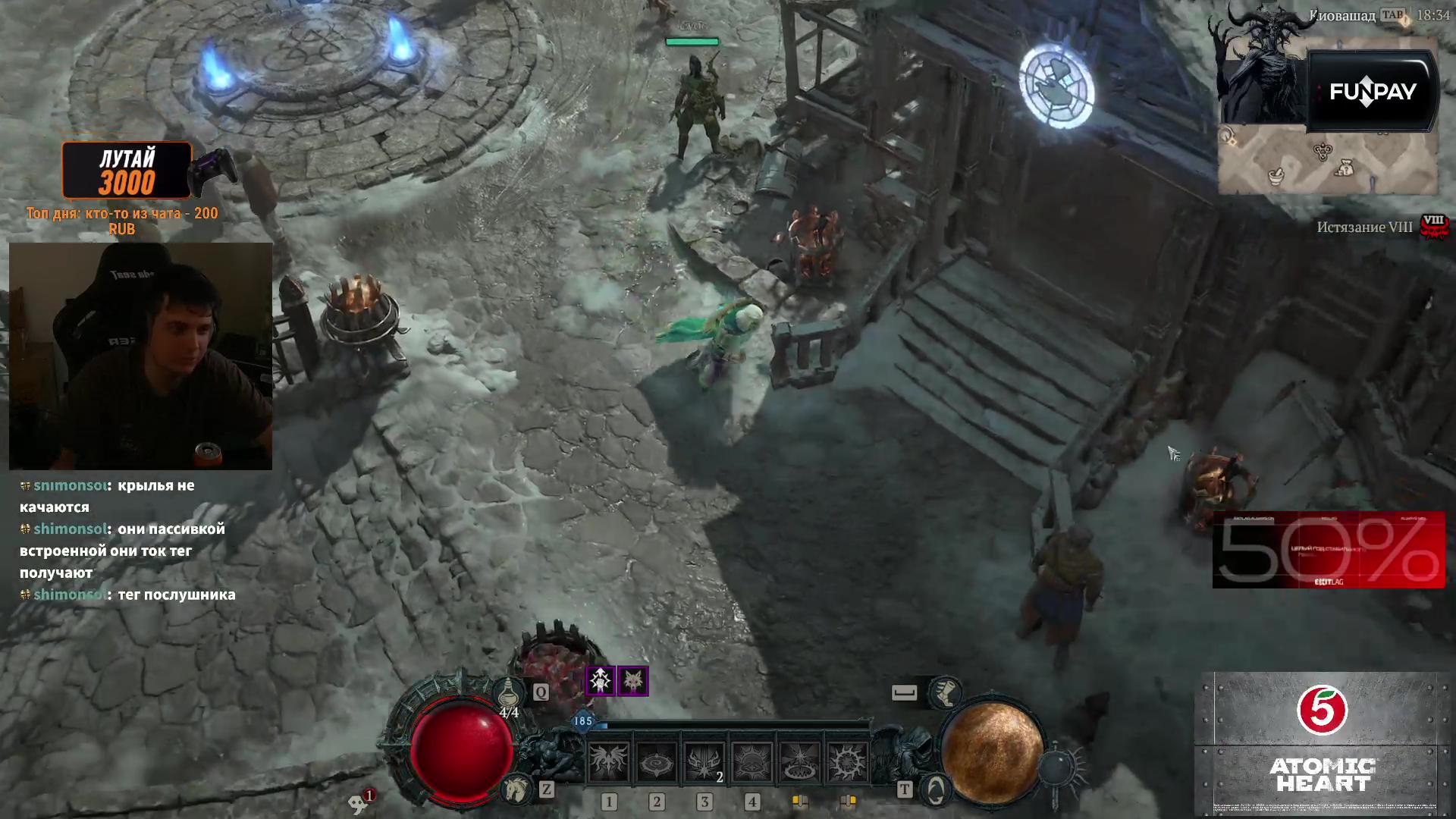Inspect the purple spiked figure buff
The height and width of the screenshot is (819, 1456).
click(601, 681)
